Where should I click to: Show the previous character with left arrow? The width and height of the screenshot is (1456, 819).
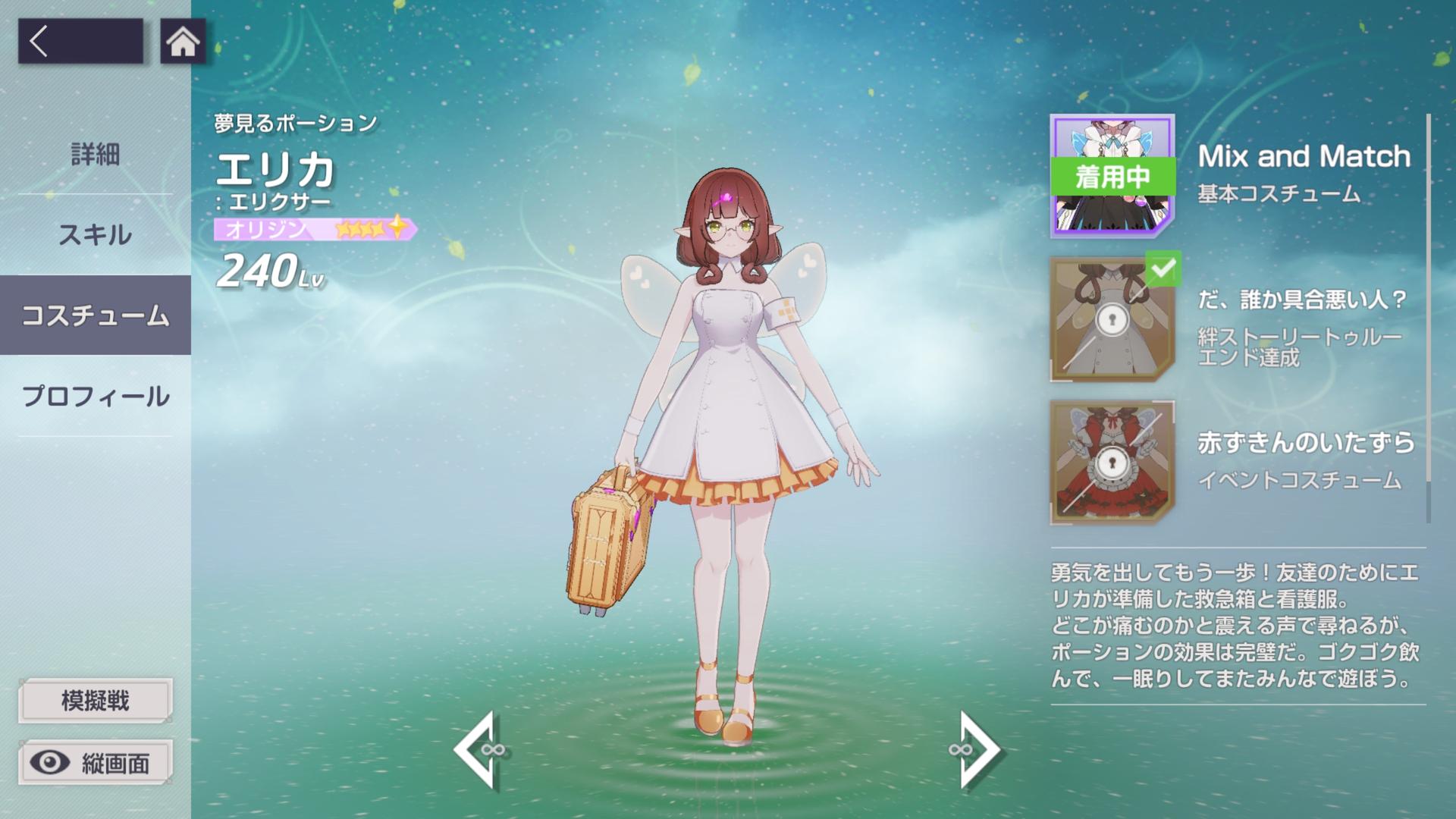pos(476,750)
